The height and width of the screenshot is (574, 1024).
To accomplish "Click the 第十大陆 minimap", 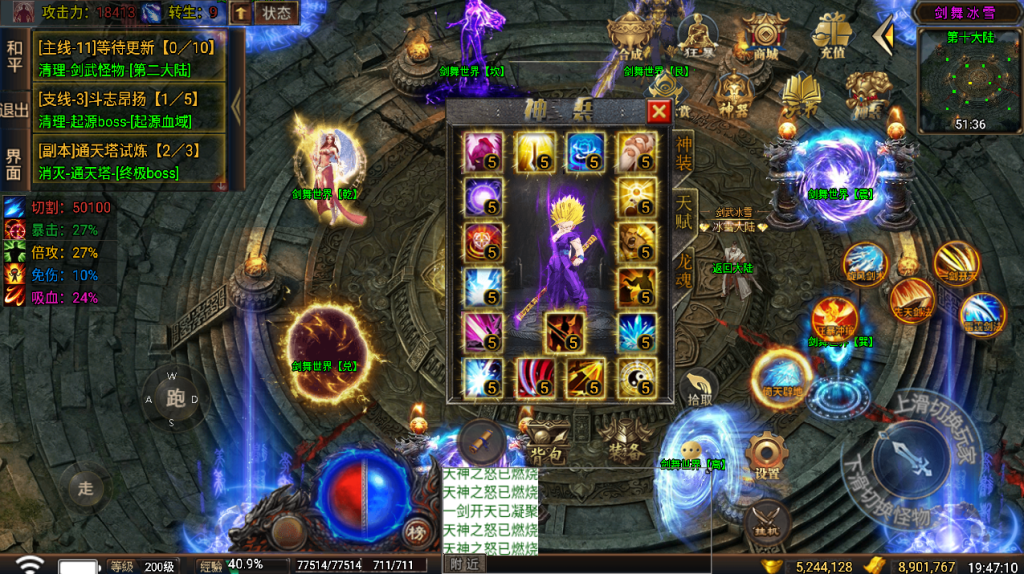I will point(968,80).
